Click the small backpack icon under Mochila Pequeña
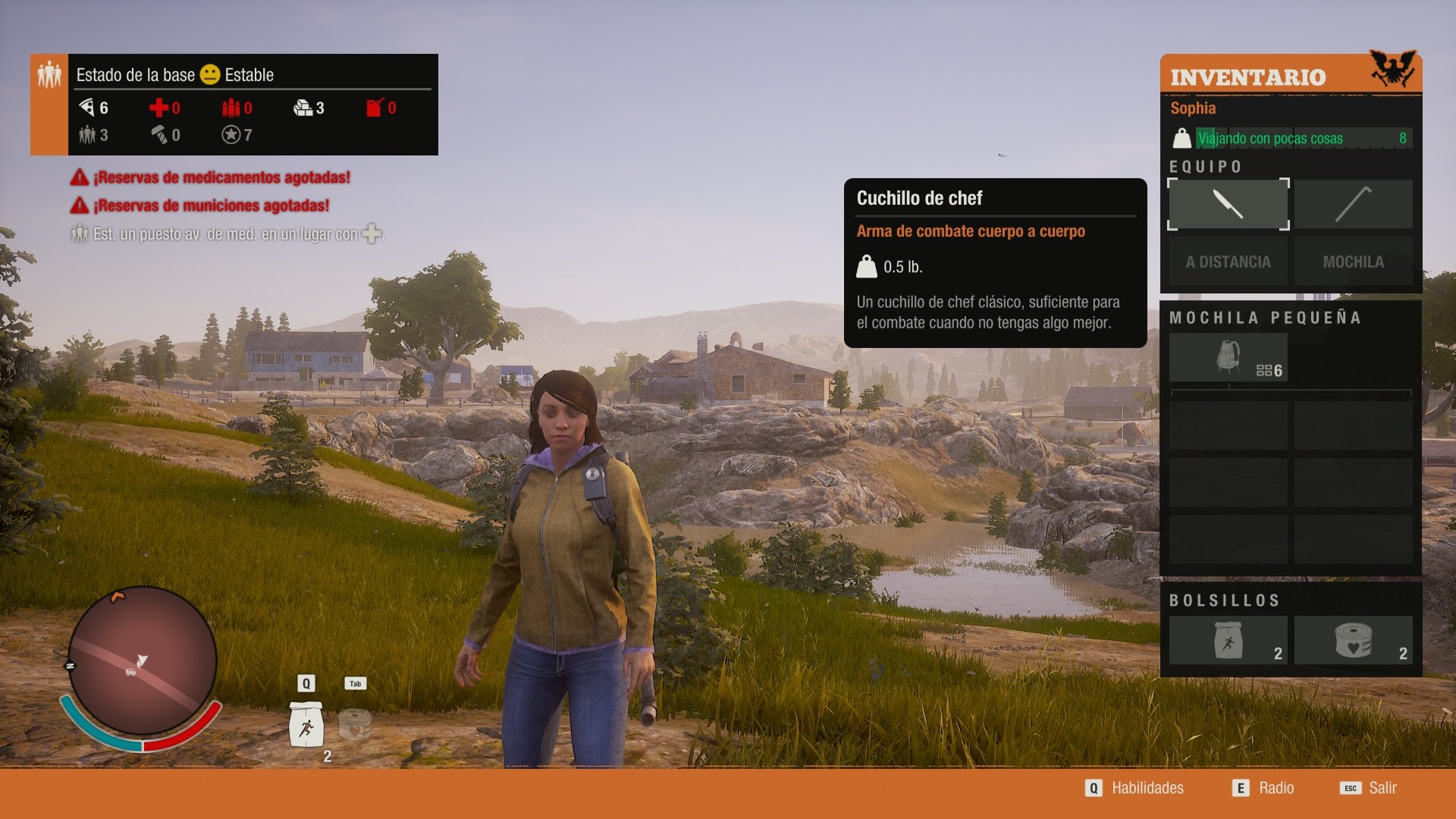Viewport: 1456px width, 819px height. coord(1227,355)
